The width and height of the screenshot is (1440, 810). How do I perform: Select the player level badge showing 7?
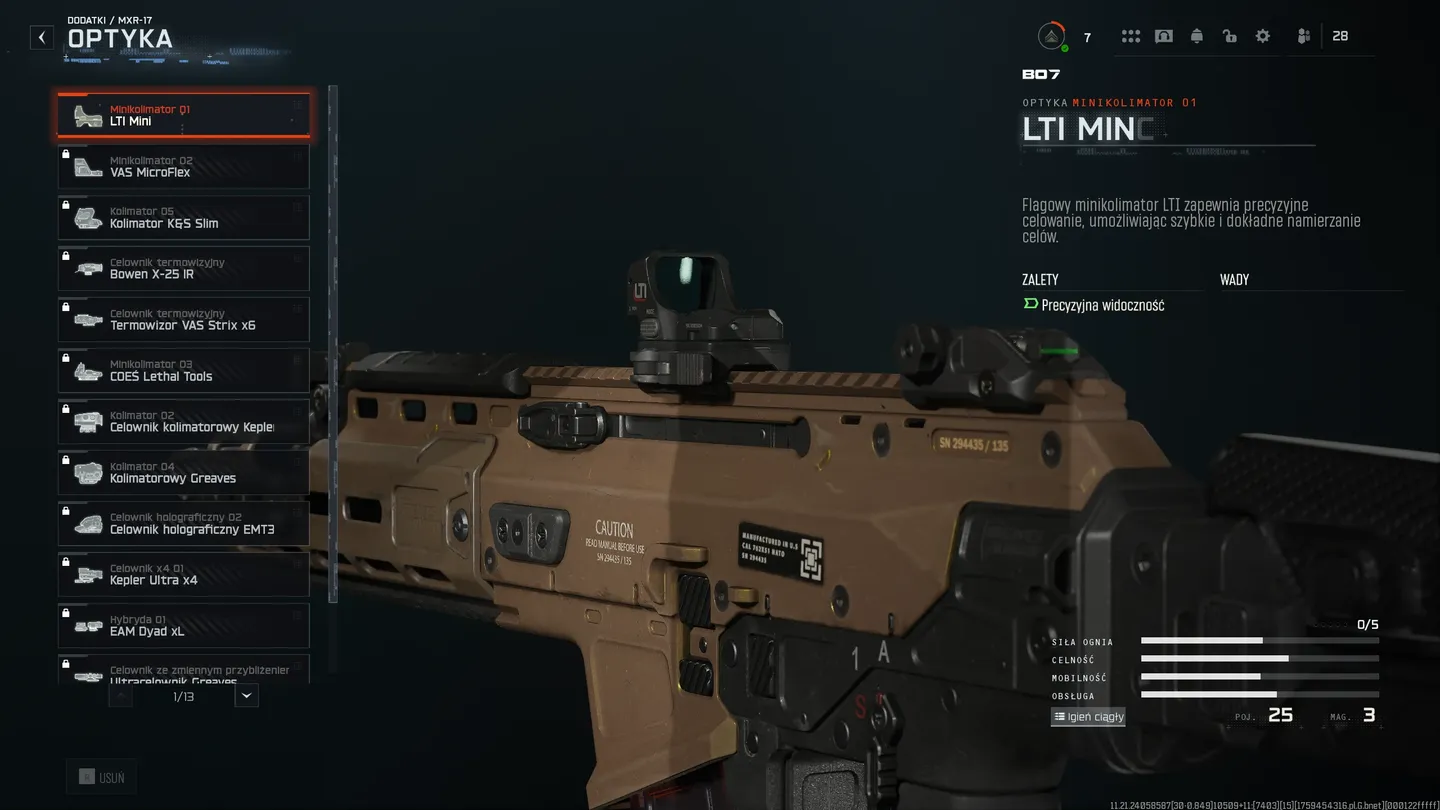1052,35
